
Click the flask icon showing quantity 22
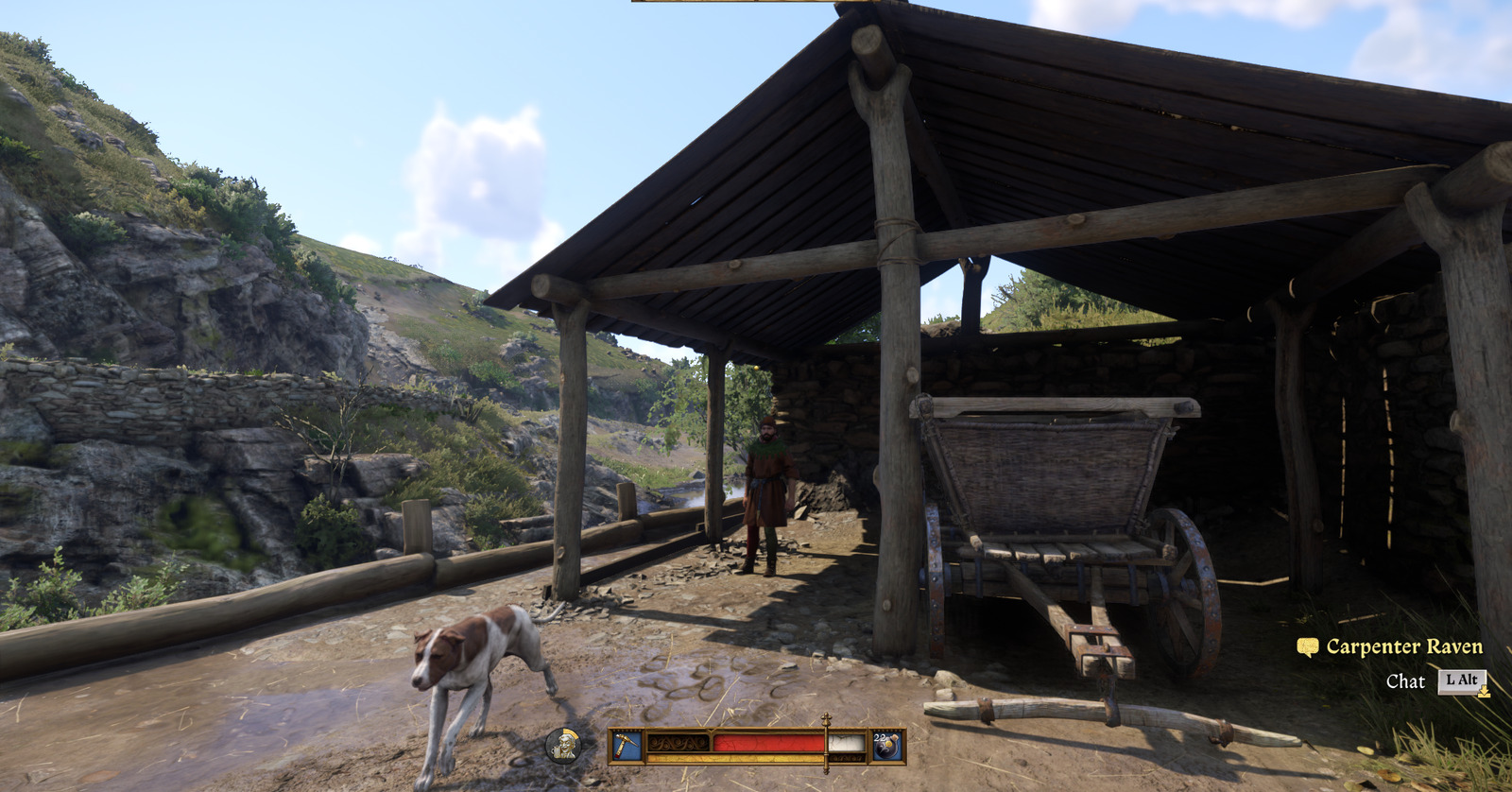click(x=885, y=748)
